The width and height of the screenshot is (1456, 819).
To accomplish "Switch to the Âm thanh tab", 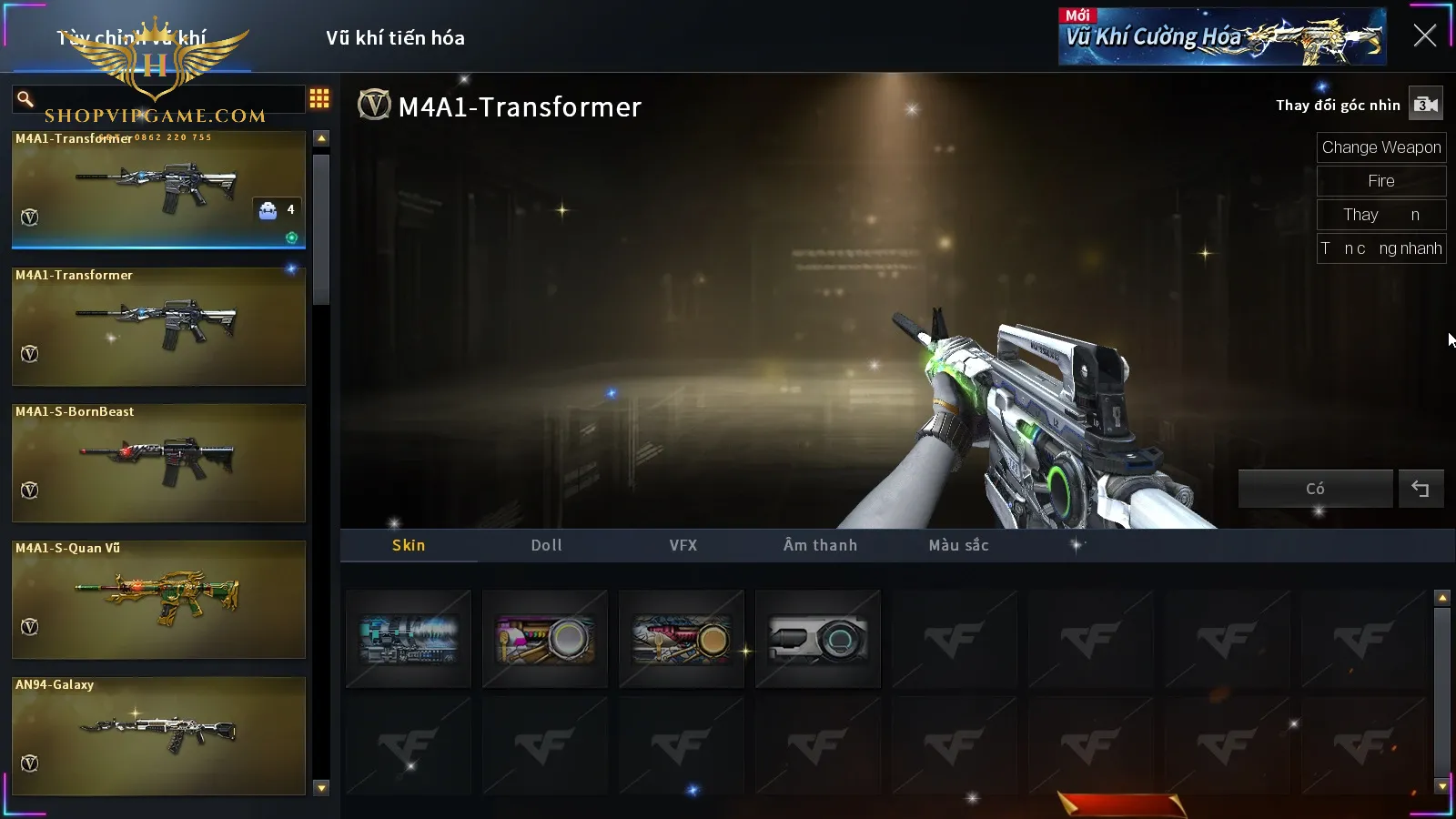I will tap(820, 545).
